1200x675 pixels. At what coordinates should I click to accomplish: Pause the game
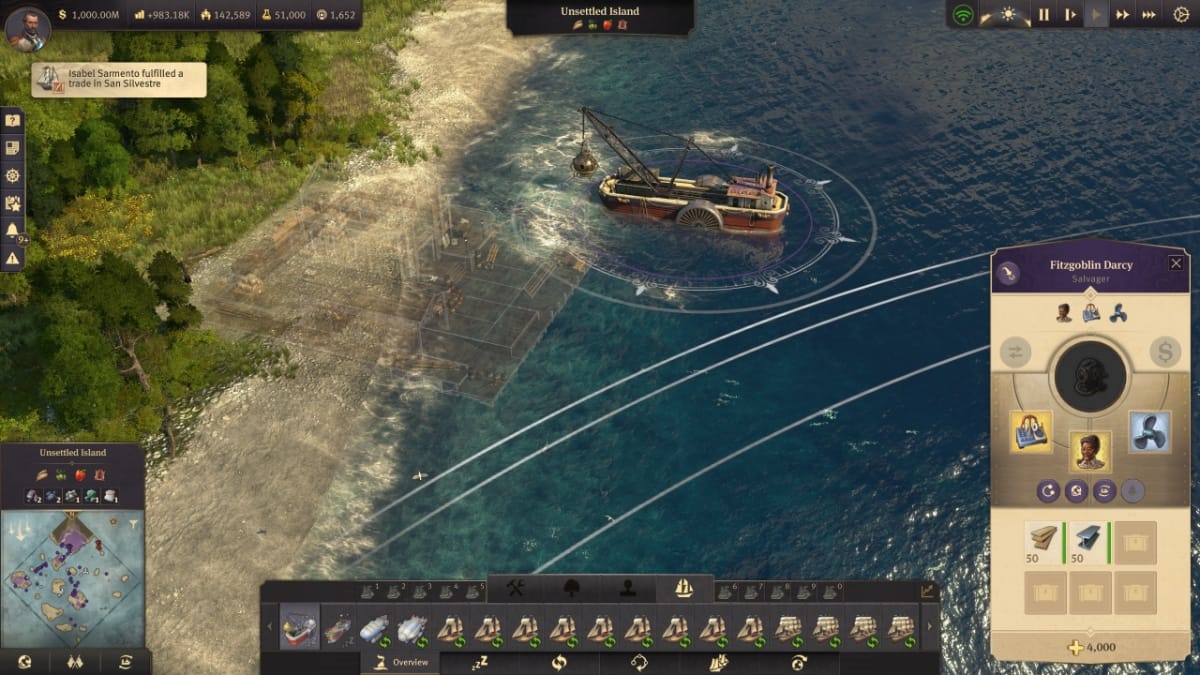click(x=1043, y=15)
